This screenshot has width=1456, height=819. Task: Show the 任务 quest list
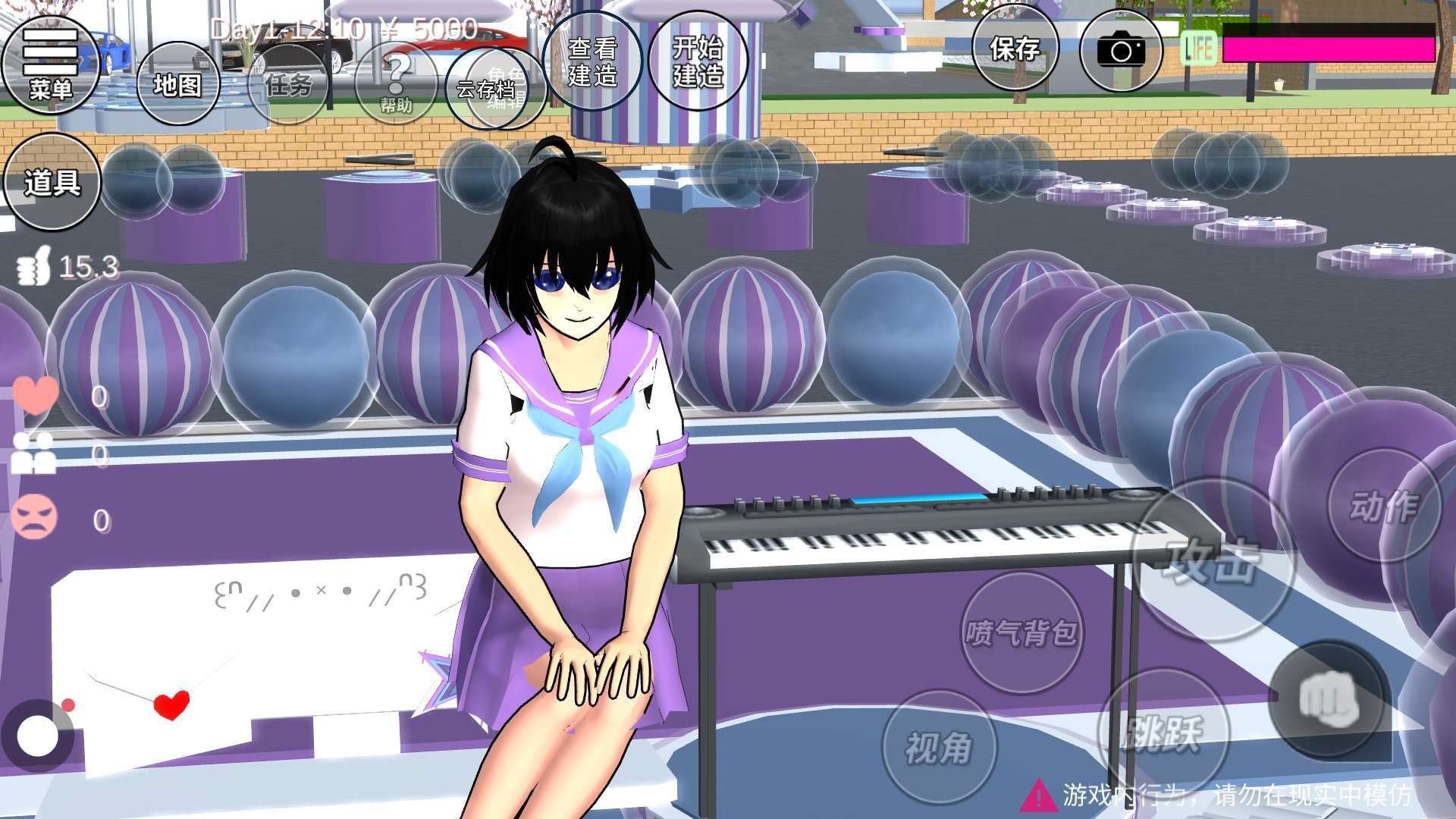coord(289,84)
